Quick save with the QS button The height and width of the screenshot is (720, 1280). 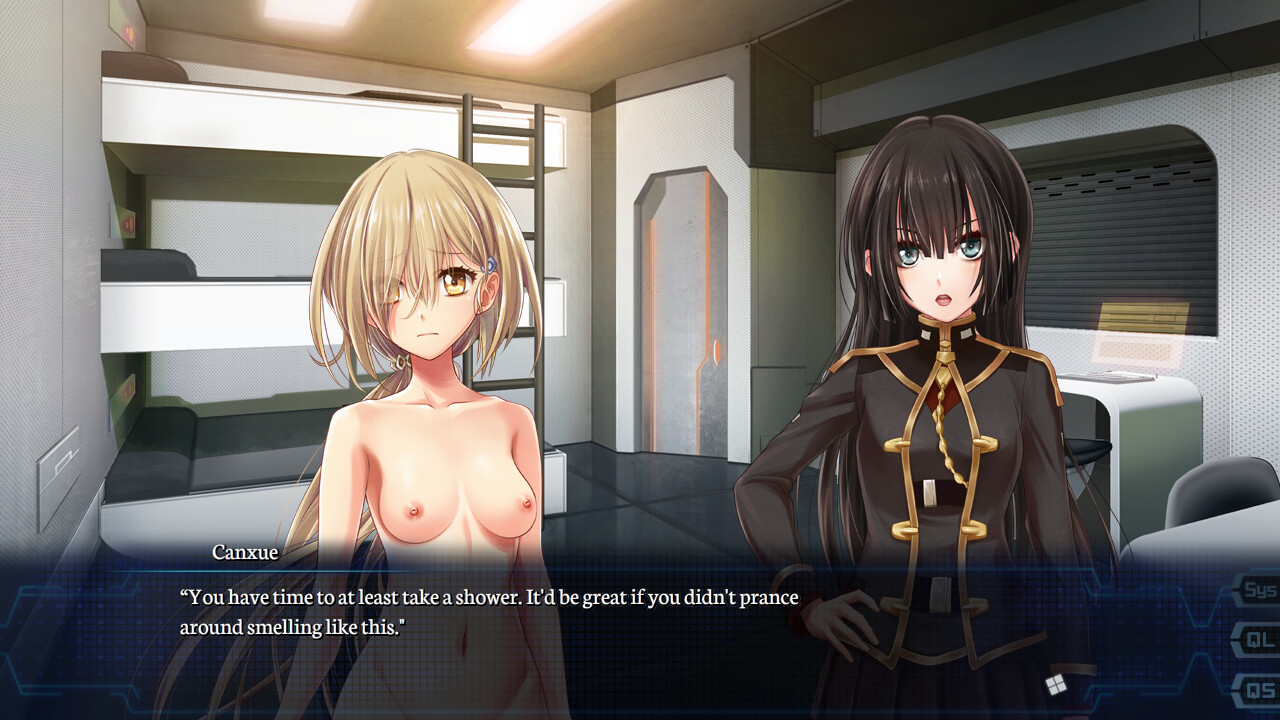tap(1258, 688)
